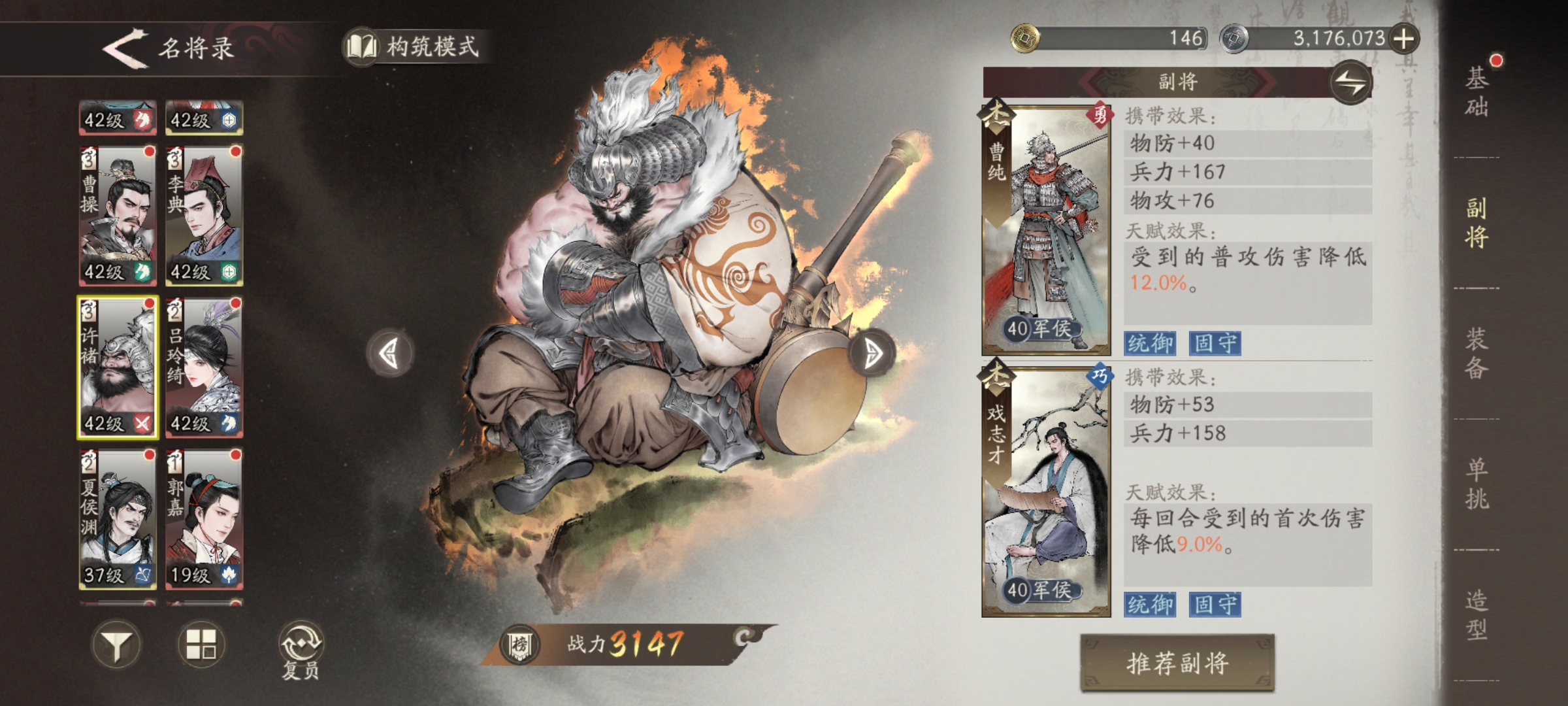Select the 李典 general card
Image resolution: width=1568 pixels, height=706 pixels.
click(x=204, y=215)
